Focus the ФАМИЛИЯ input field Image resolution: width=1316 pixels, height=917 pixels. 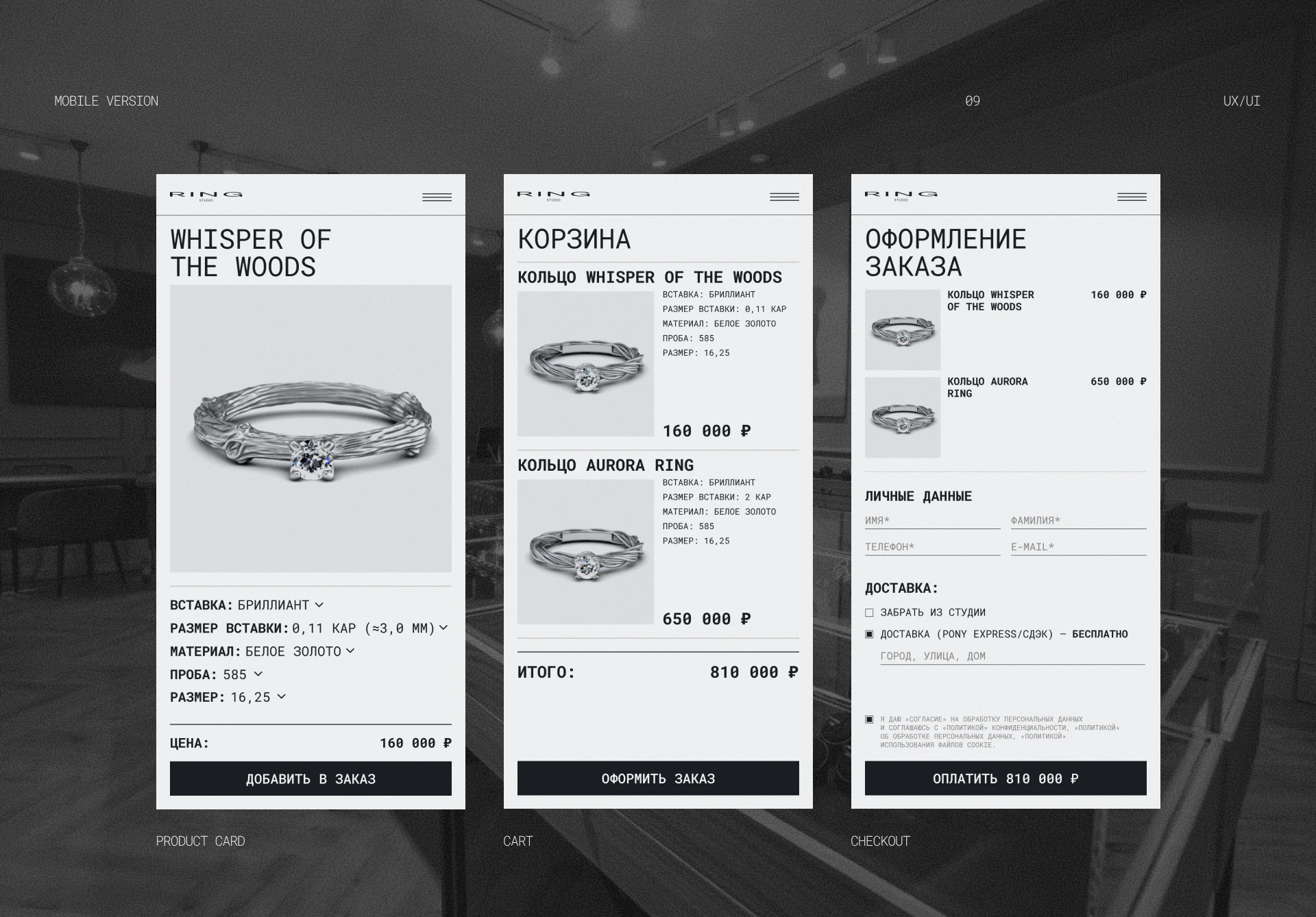point(1078,521)
